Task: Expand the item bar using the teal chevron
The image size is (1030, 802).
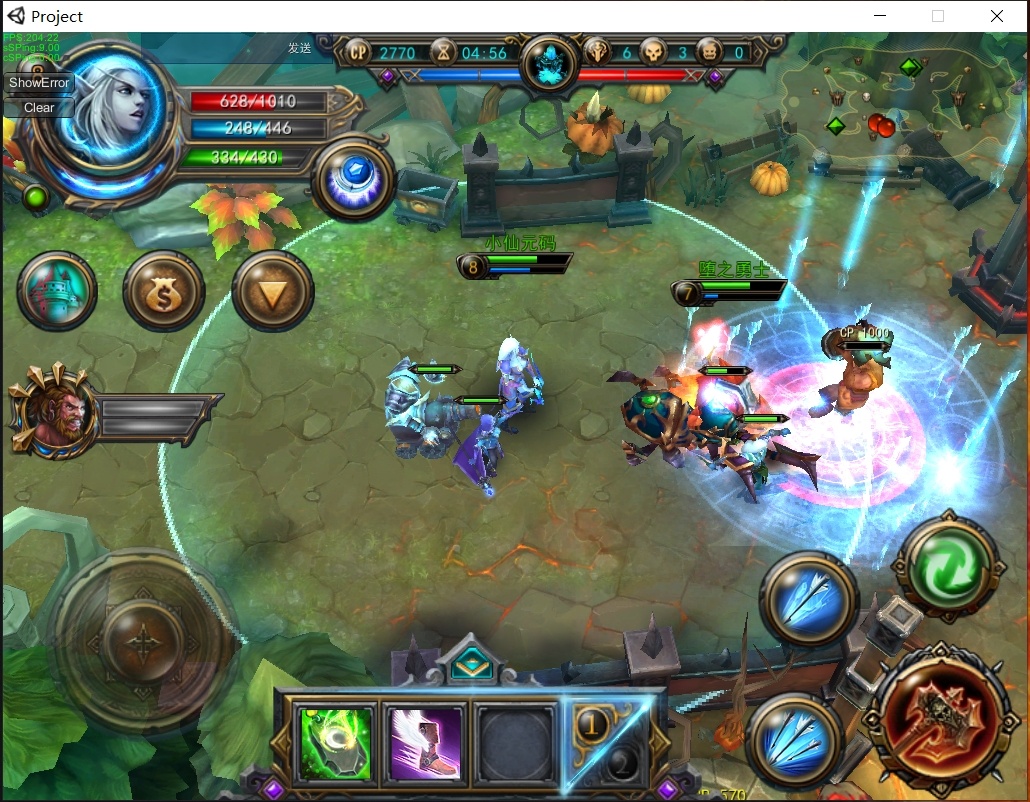Action: point(467,662)
